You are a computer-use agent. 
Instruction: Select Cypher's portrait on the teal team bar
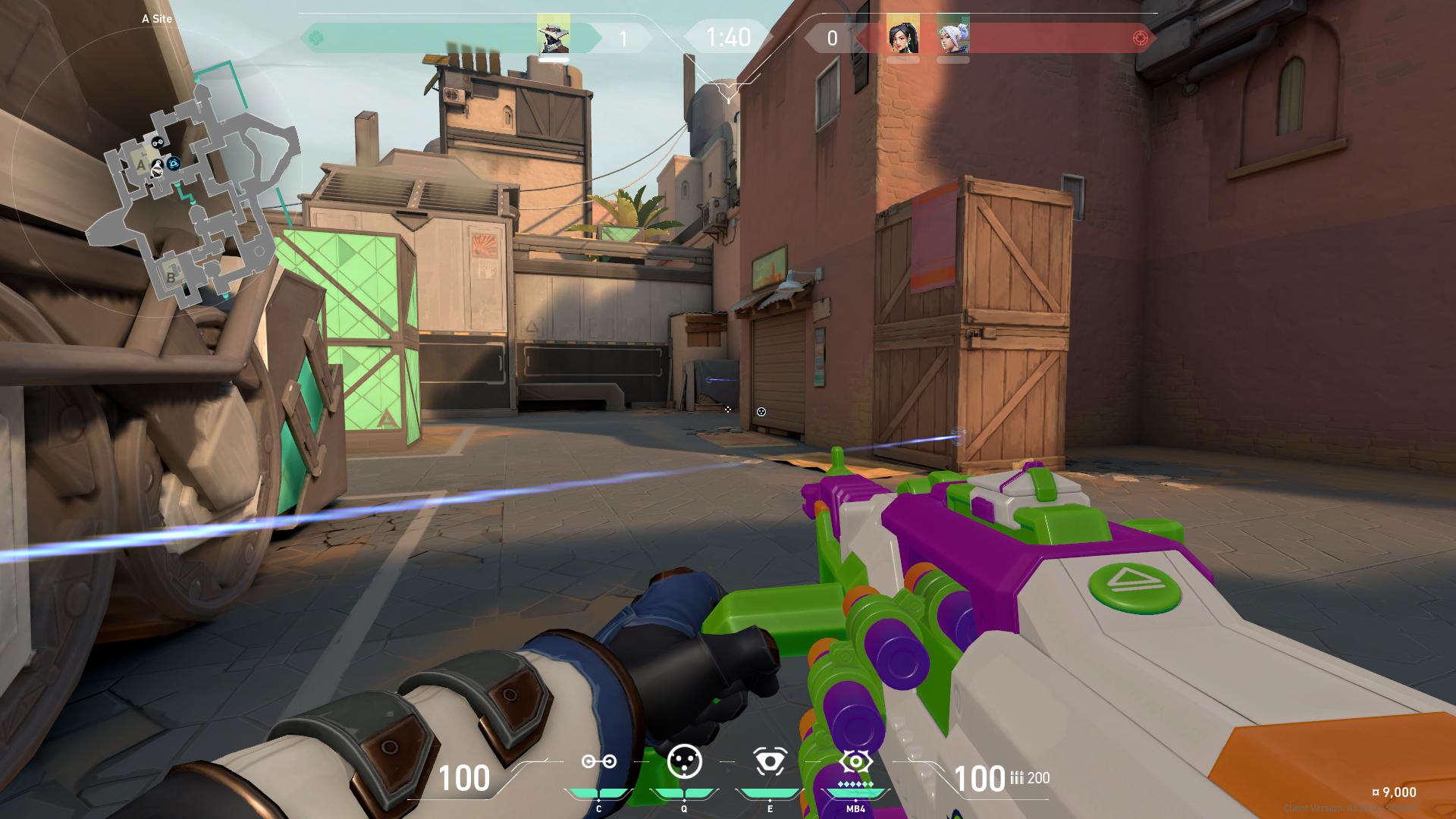pos(553,35)
